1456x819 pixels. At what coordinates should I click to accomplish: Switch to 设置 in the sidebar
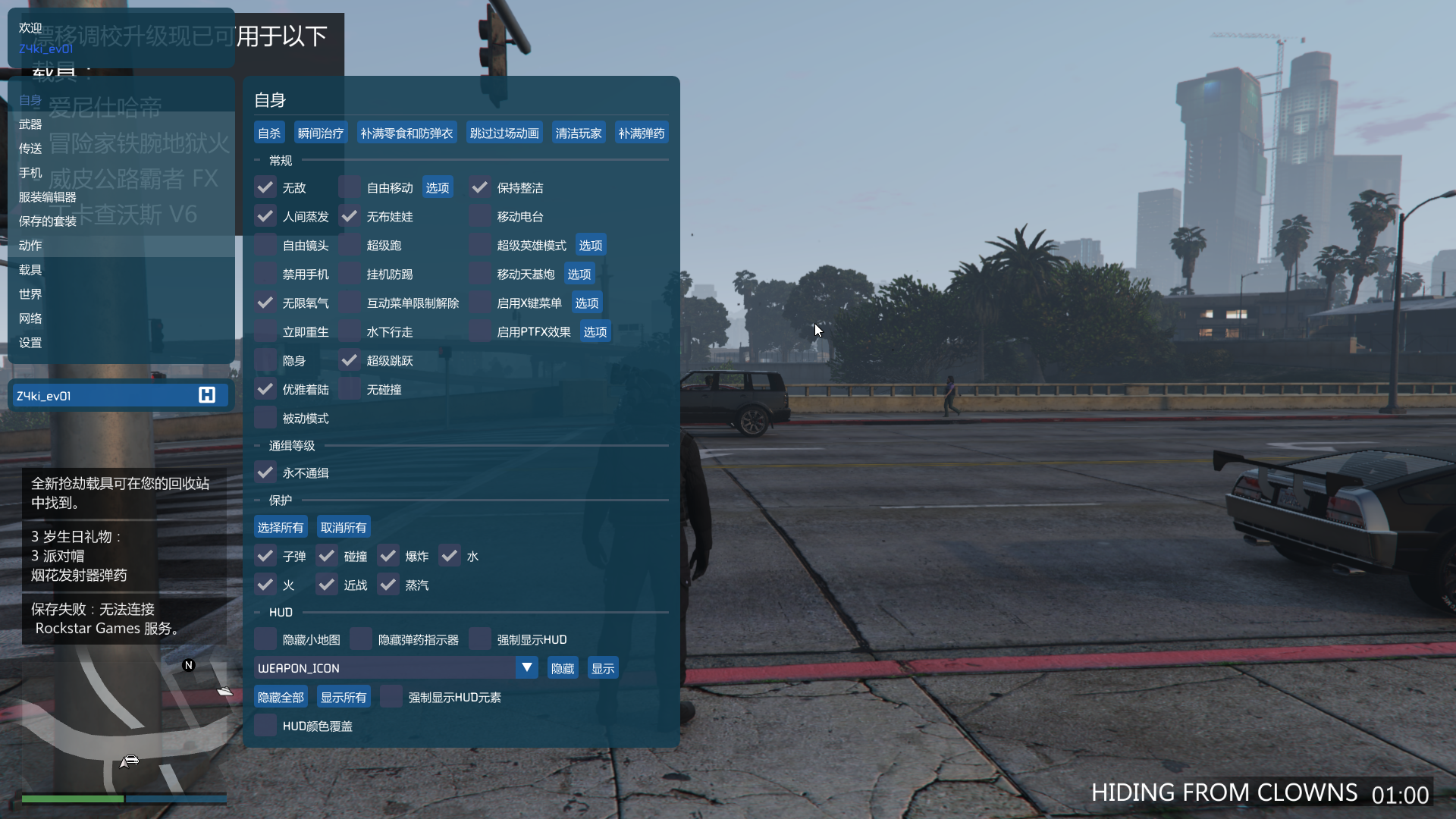pos(30,342)
